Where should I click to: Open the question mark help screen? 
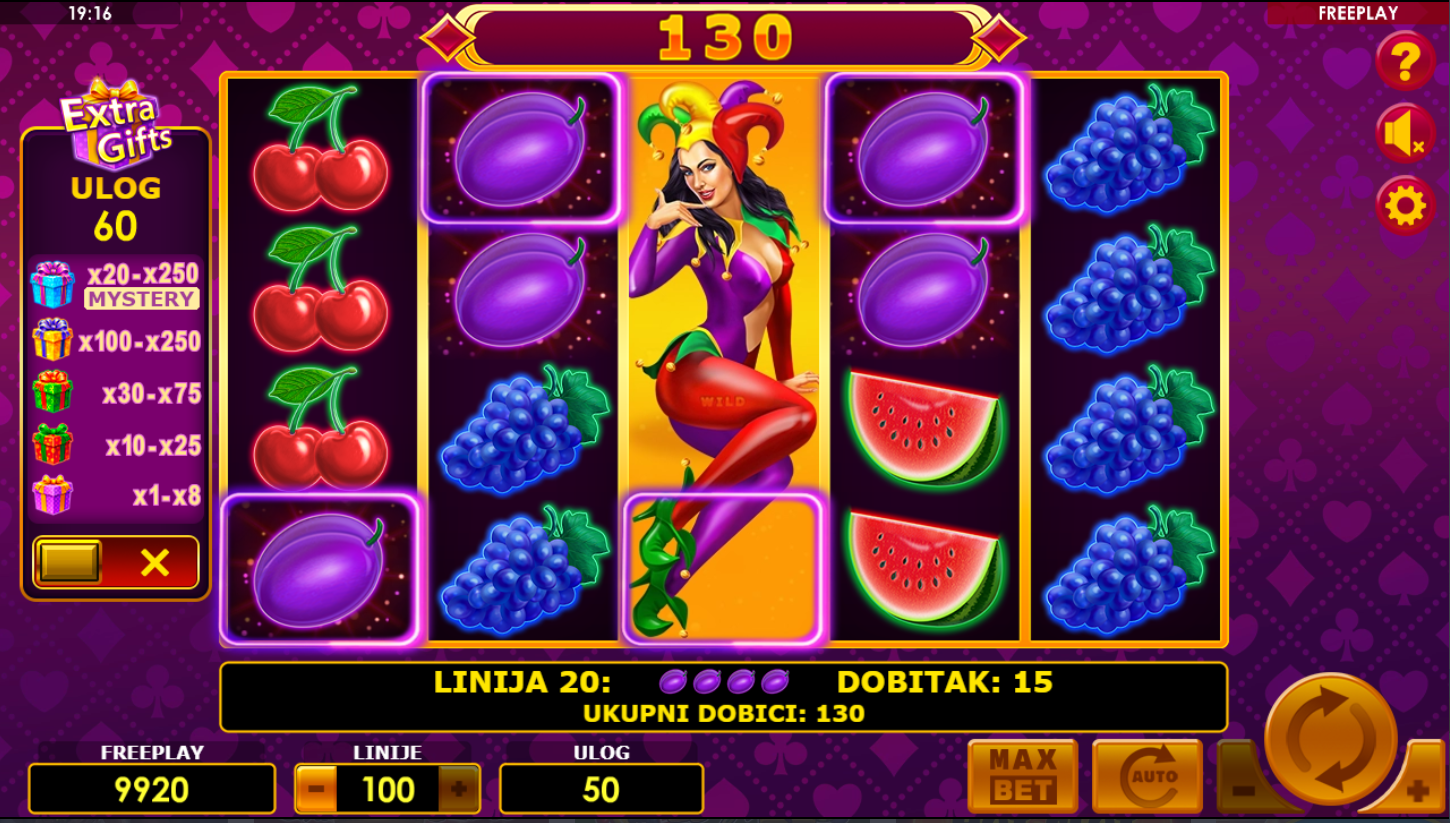pos(1405,62)
